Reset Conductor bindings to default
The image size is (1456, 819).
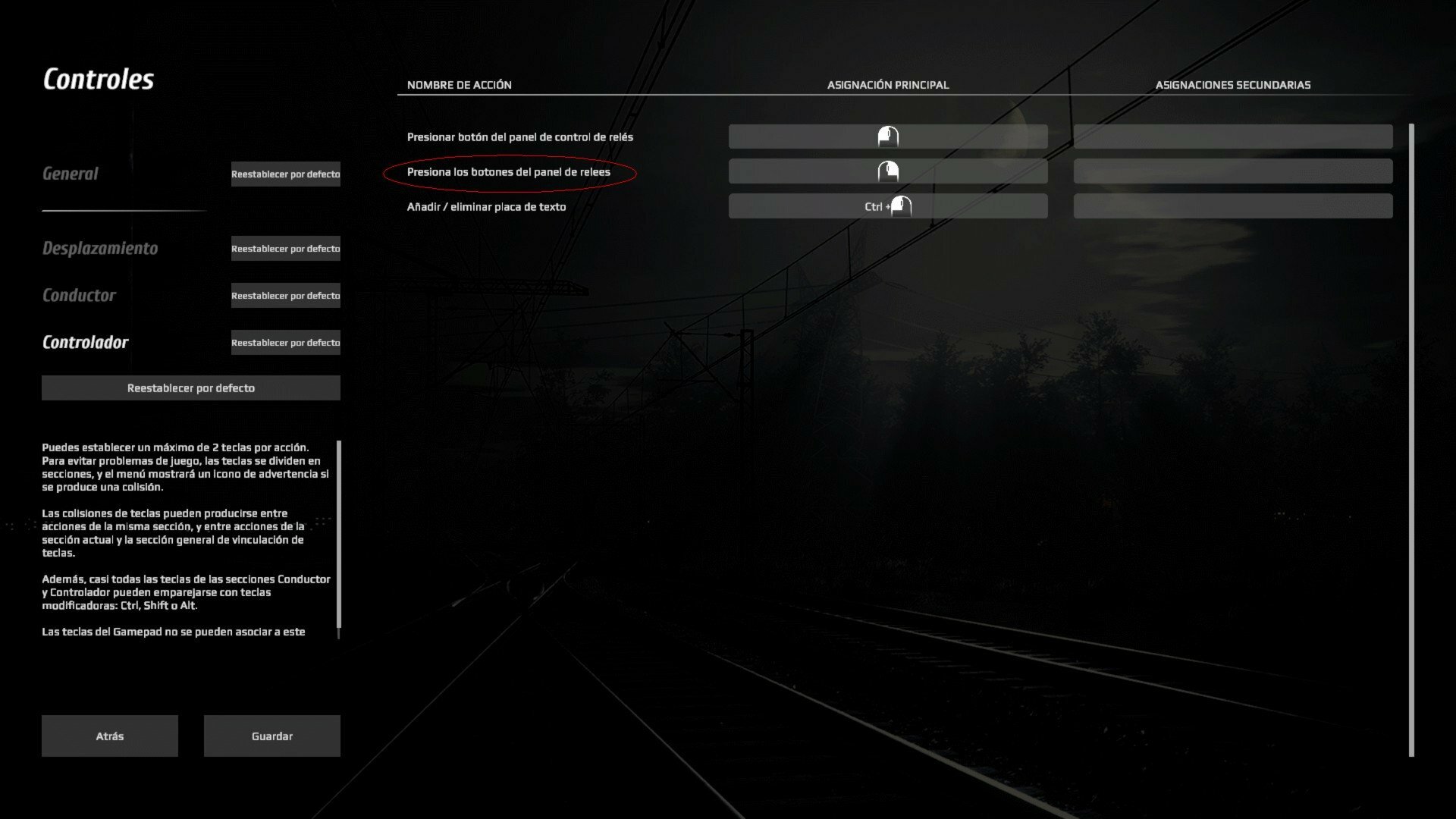(285, 296)
